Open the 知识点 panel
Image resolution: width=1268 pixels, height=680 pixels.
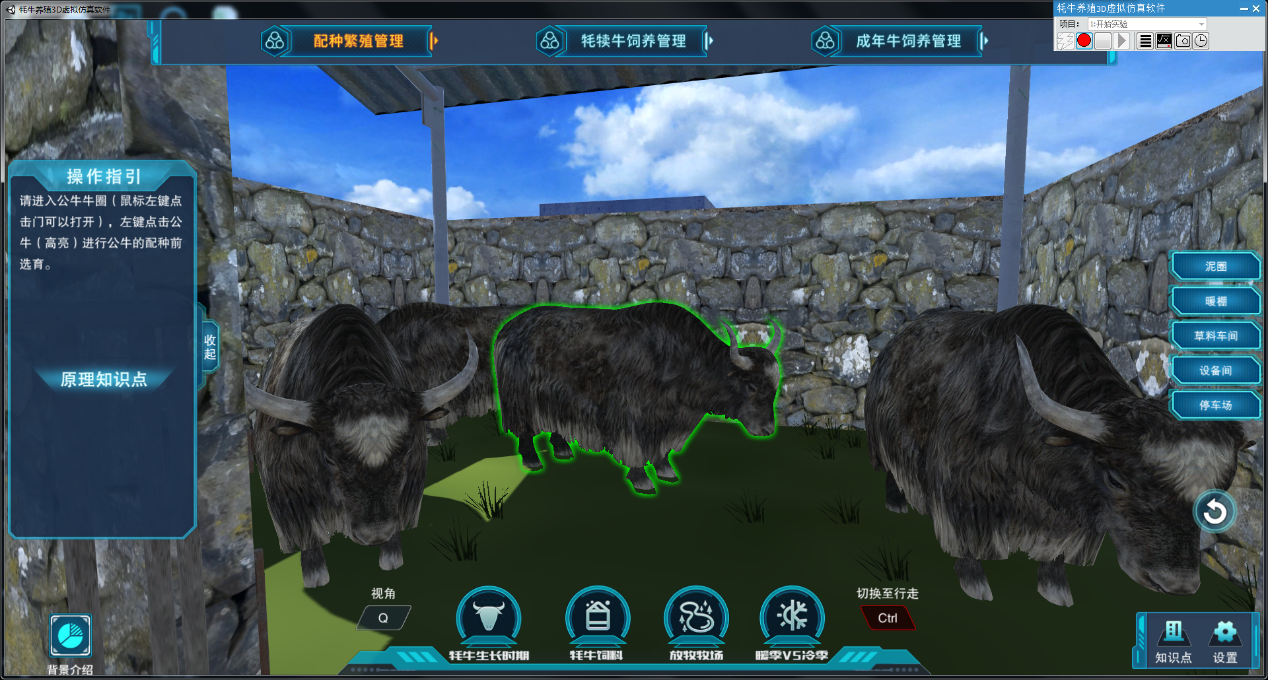[x=1173, y=640]
